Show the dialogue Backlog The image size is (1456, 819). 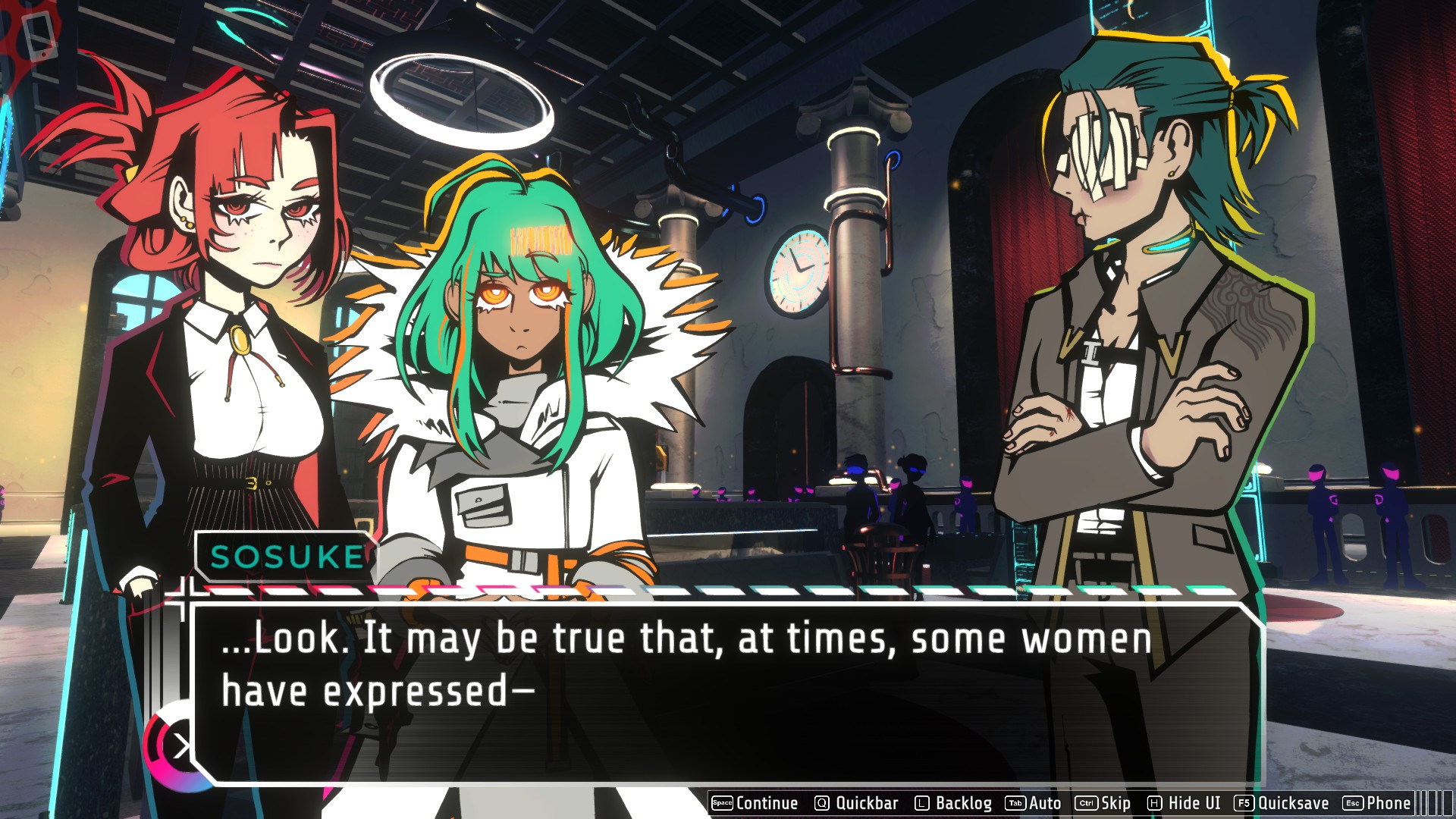point(953,803)
